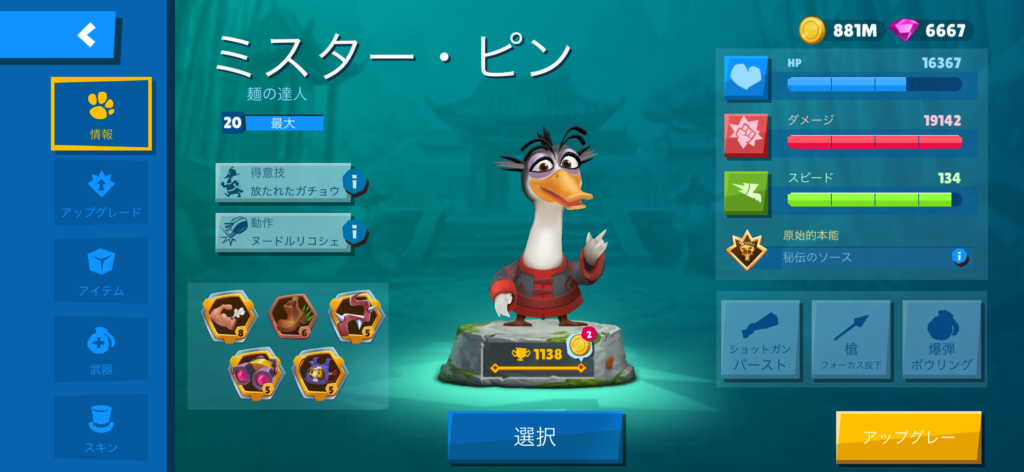Show info for the 動作 ヌードルリコシェ ability
1024x472 pixels.
pyautogui.click(x=355, y=234)
